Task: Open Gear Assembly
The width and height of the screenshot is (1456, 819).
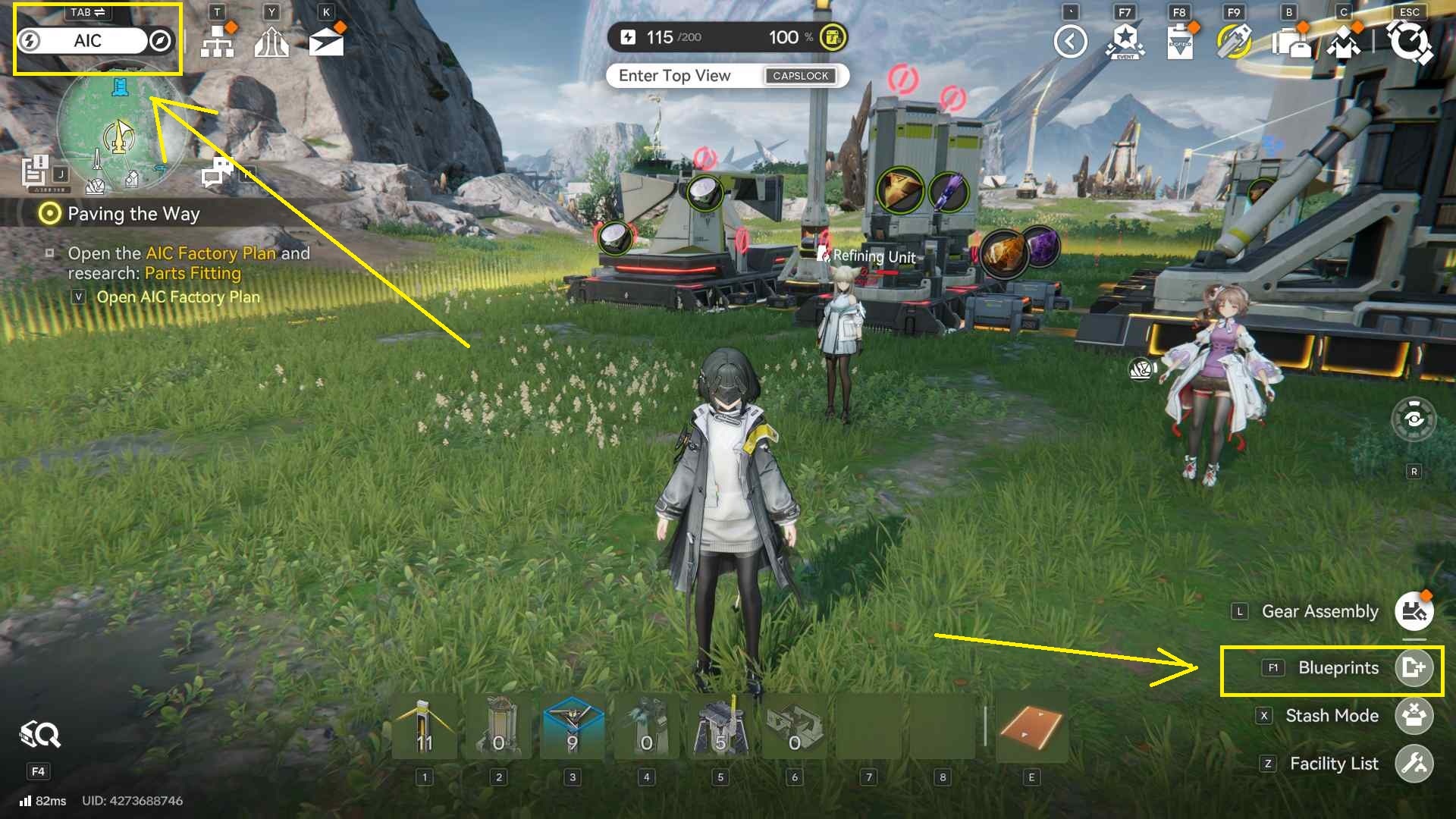Action: point(1414,611)
